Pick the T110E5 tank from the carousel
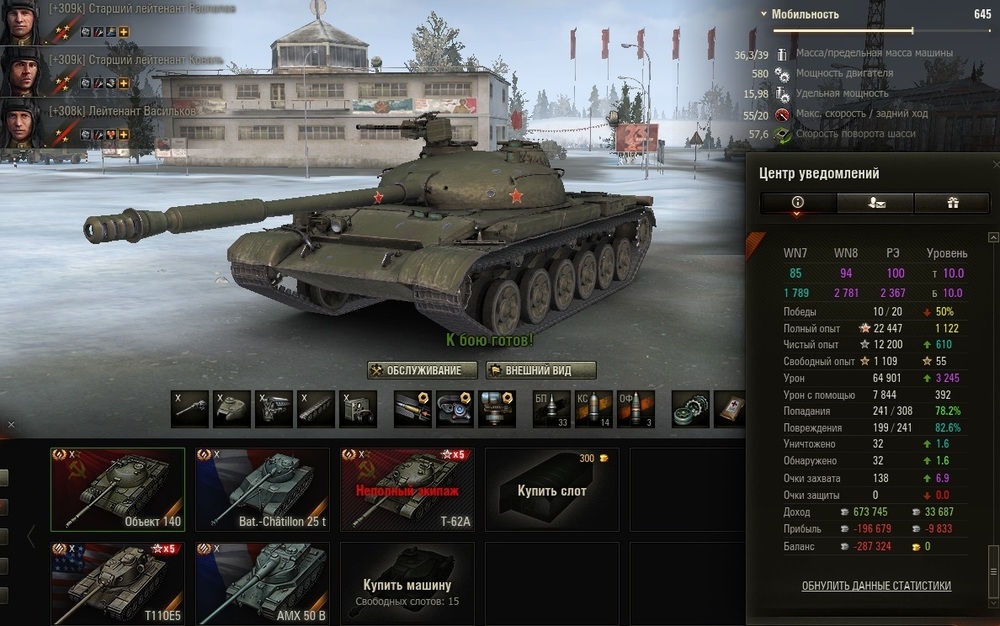Screen dimensions: 1000x626 (x=118, y=584)
